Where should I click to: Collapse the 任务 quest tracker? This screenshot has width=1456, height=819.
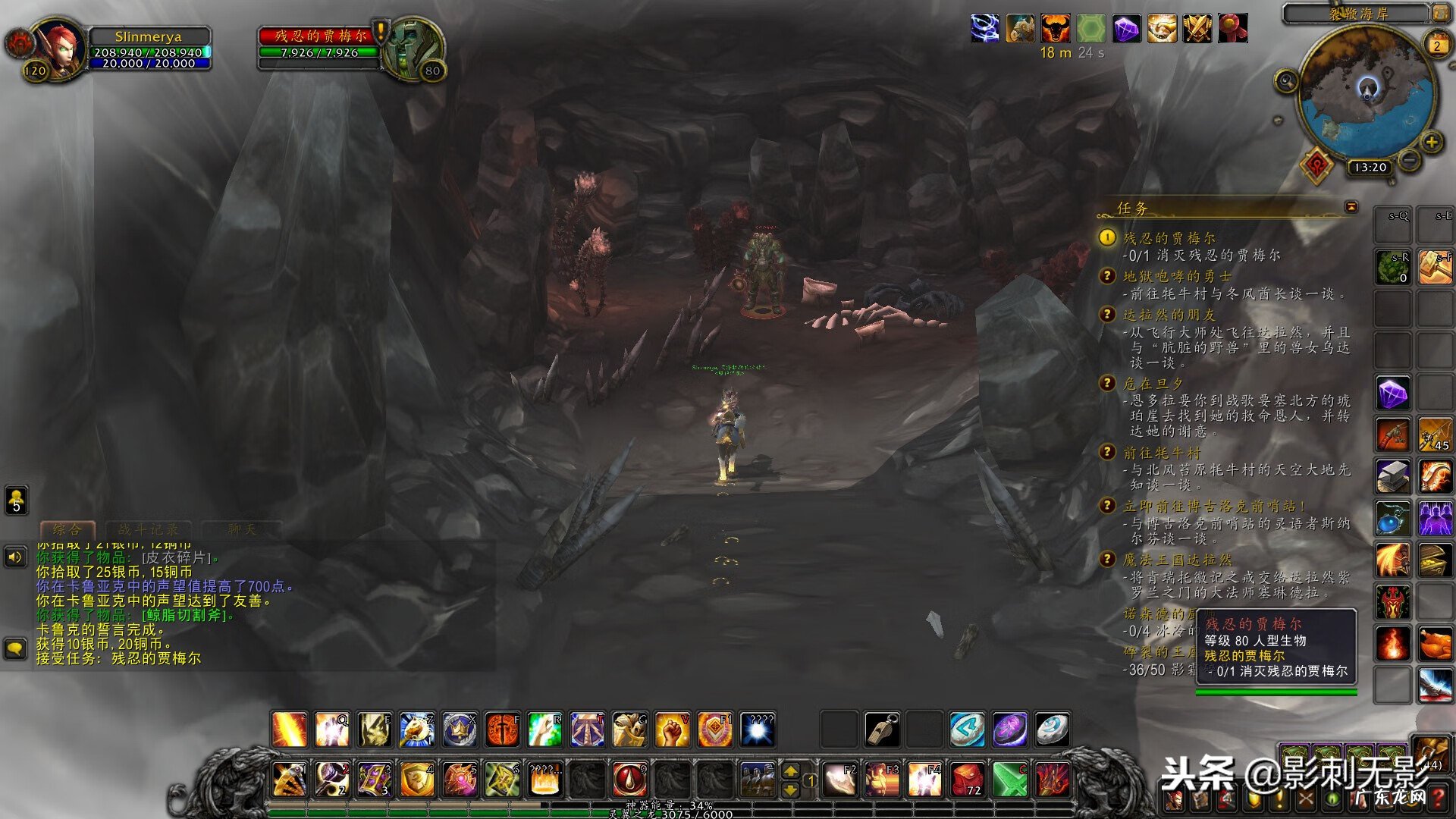click(1351, 206)
